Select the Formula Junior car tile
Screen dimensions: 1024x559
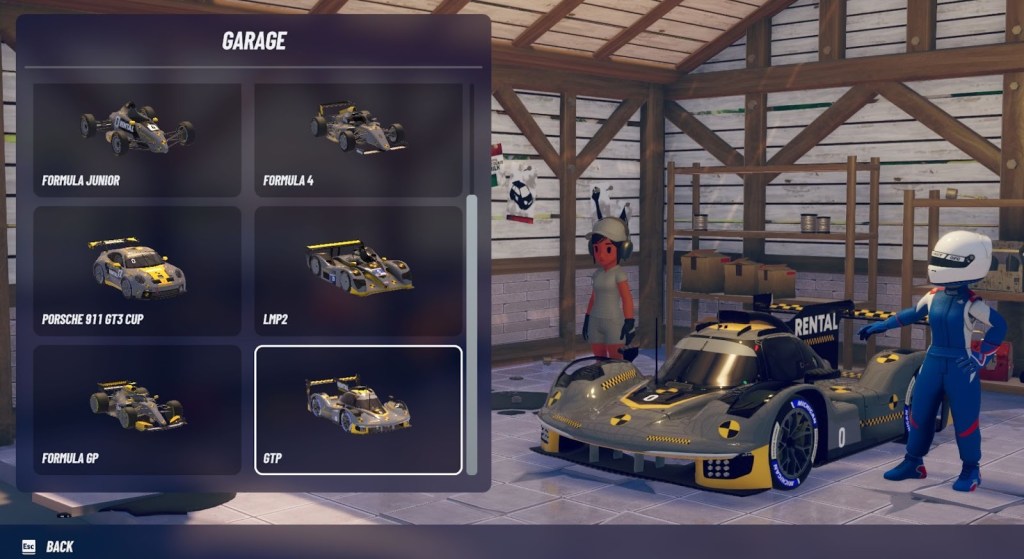pyautogui.click(x=137, y=139)
